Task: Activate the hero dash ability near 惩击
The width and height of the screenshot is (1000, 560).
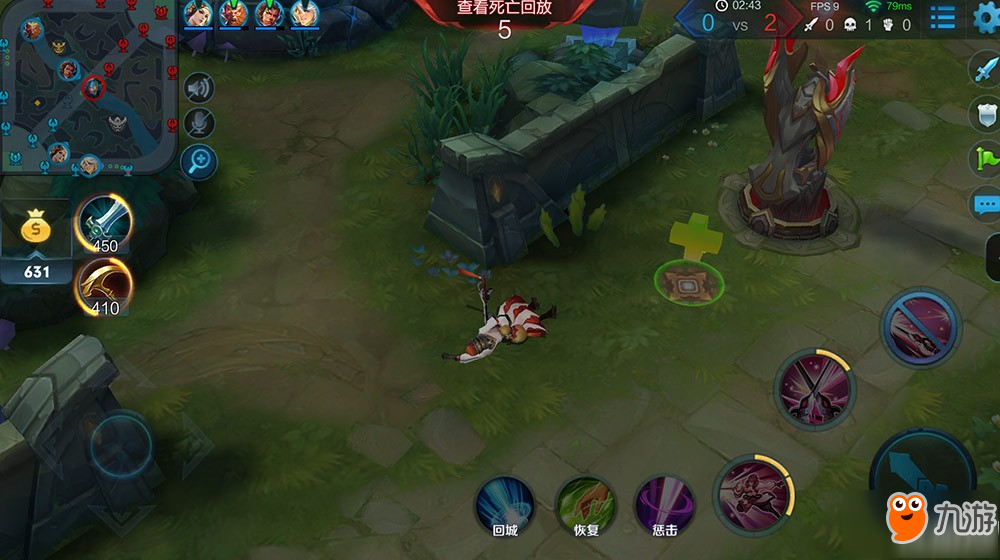Action: 753,494
